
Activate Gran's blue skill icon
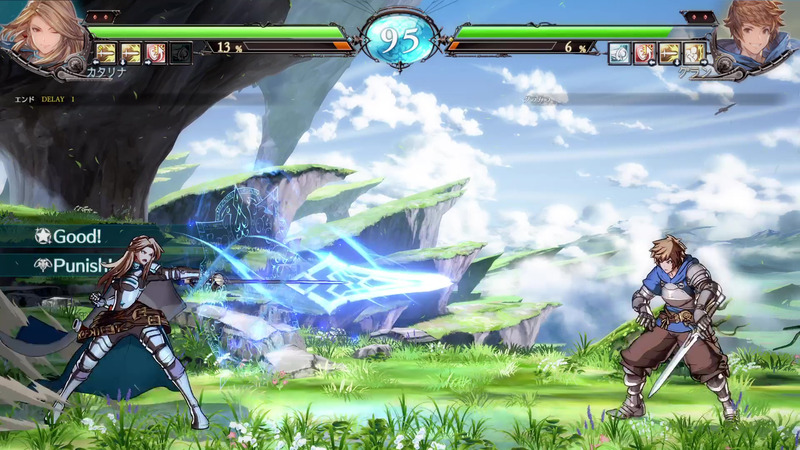point(620,53)
